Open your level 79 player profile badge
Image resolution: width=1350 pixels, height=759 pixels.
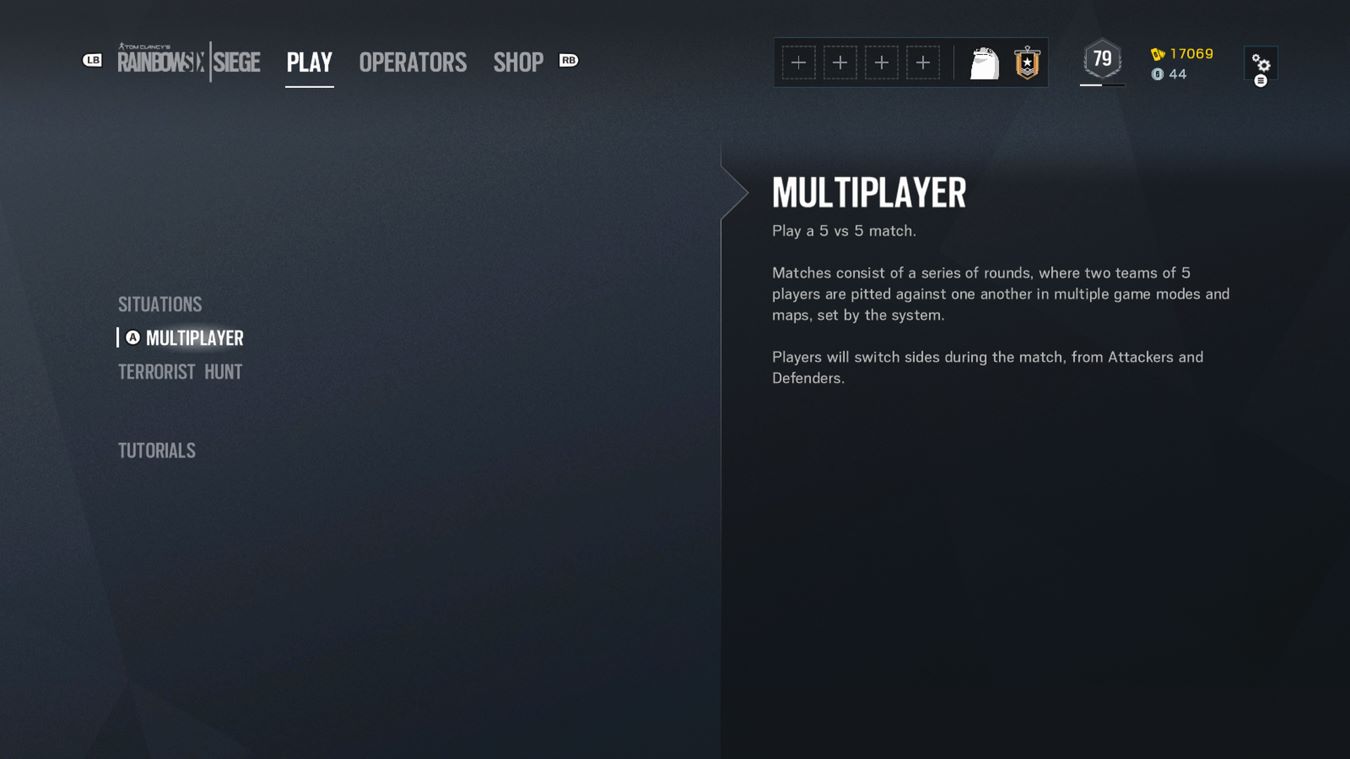[x=1101, y=59]
